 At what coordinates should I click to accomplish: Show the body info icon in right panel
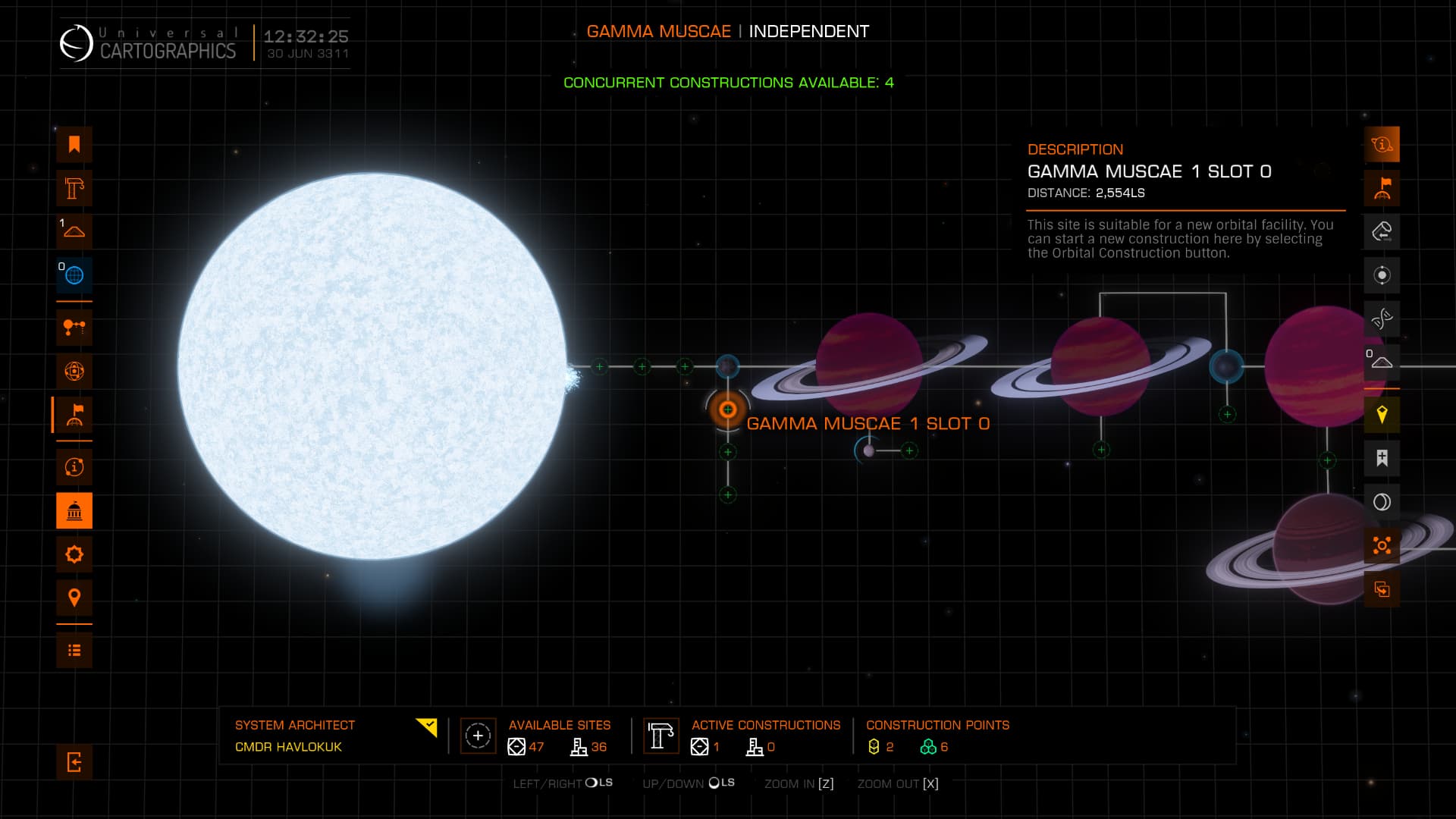(x=1382, y=145)
